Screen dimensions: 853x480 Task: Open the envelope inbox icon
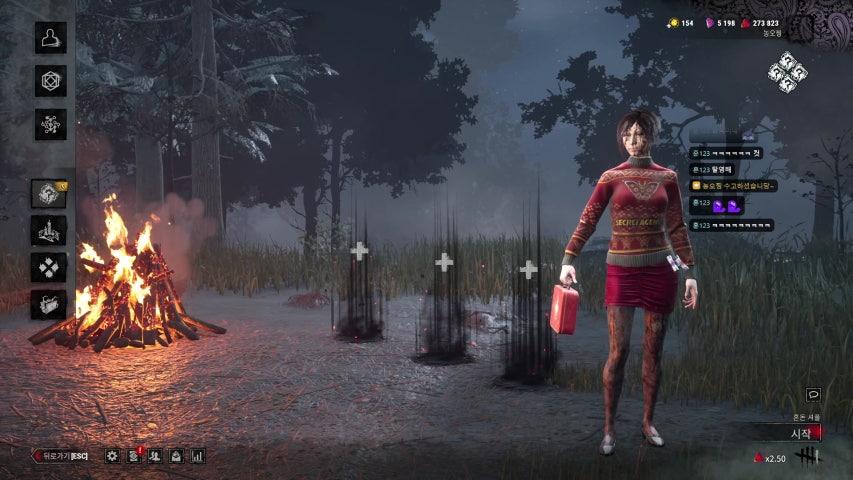176,456
